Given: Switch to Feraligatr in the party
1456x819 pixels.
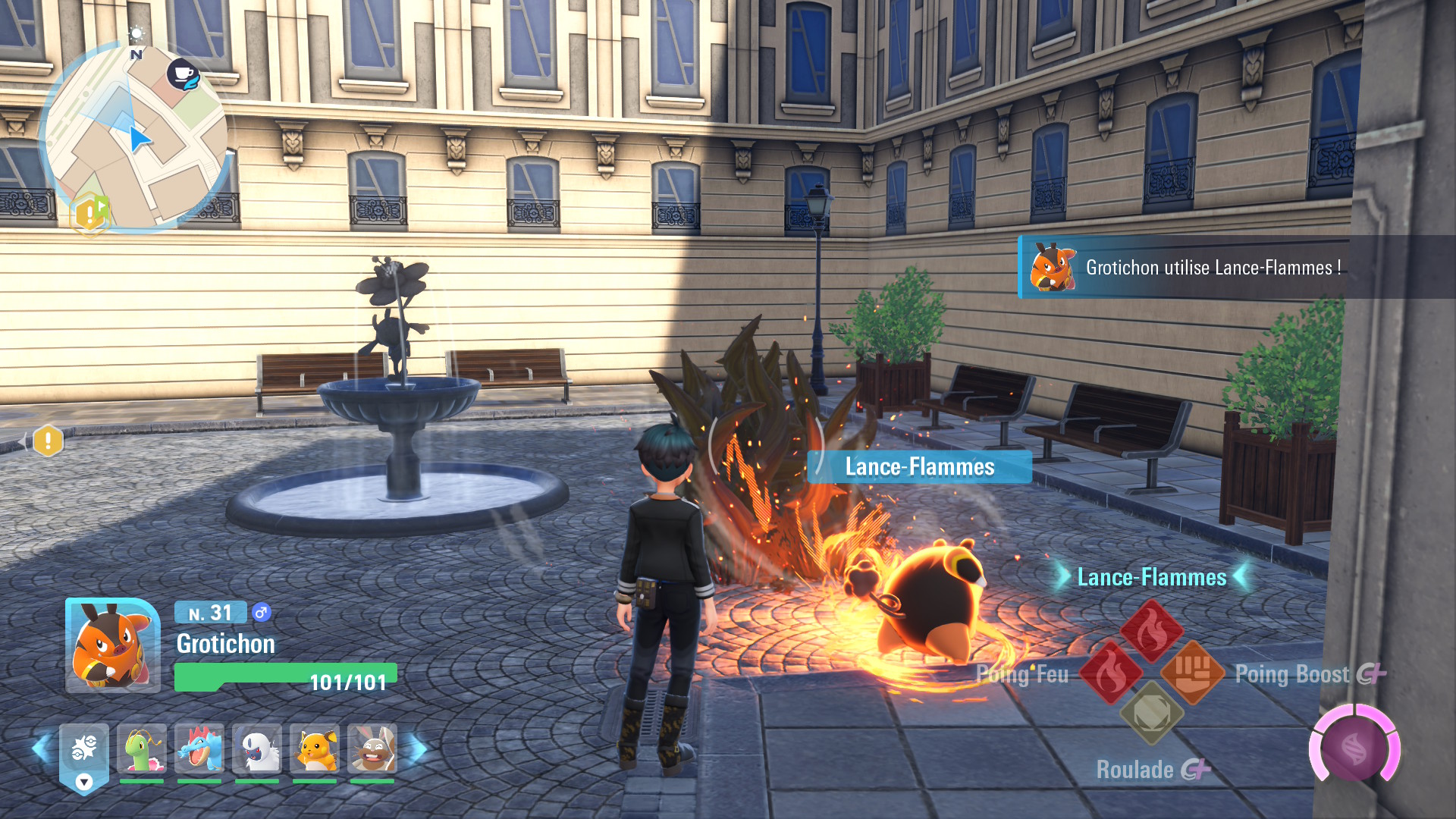Looking at the screenshot, I should click(199, 749).
